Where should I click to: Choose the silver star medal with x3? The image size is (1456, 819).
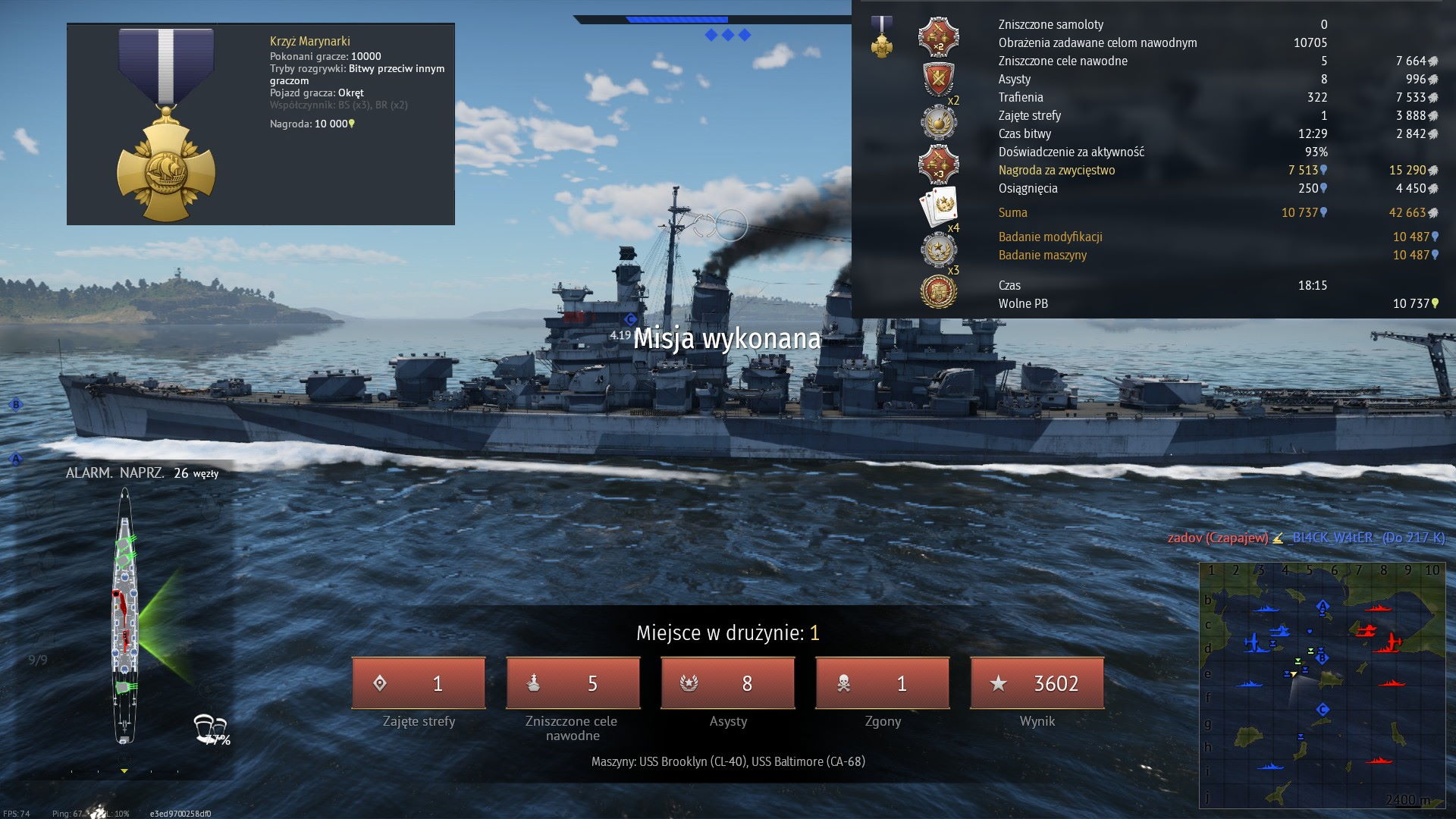pos(939,249)
